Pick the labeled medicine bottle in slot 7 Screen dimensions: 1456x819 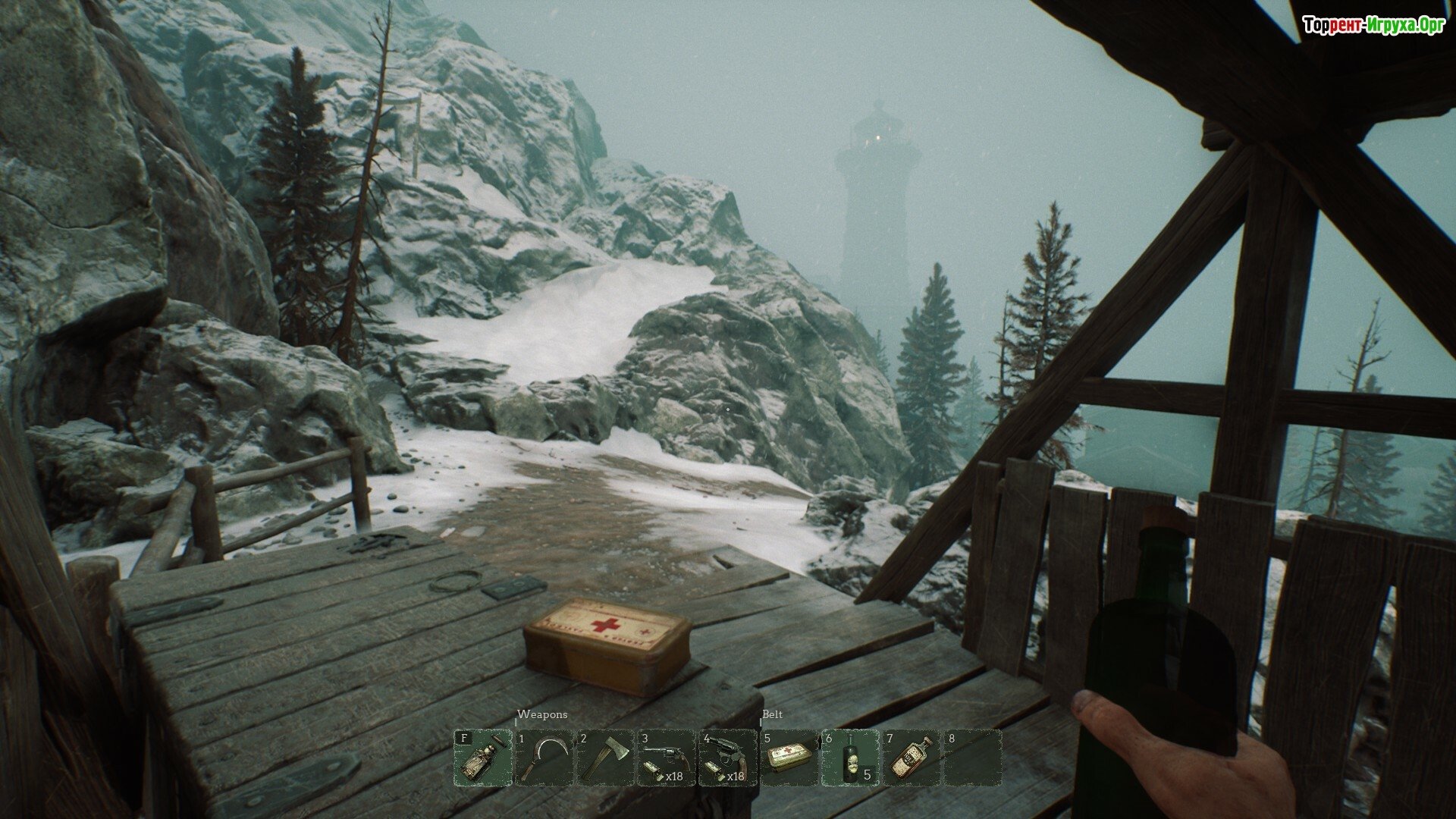coord(911,758)
